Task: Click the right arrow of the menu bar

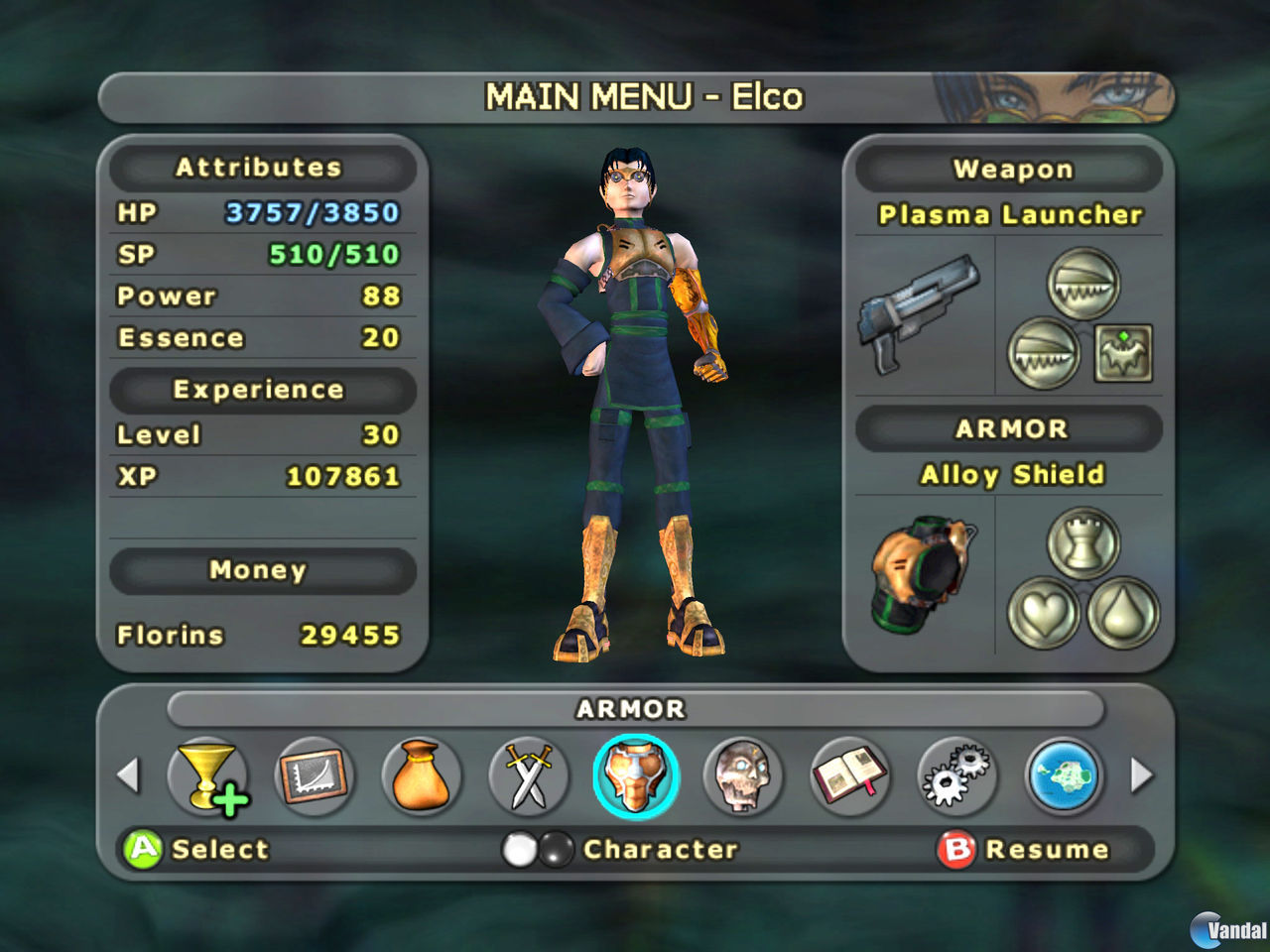Action: point(1142,775)
